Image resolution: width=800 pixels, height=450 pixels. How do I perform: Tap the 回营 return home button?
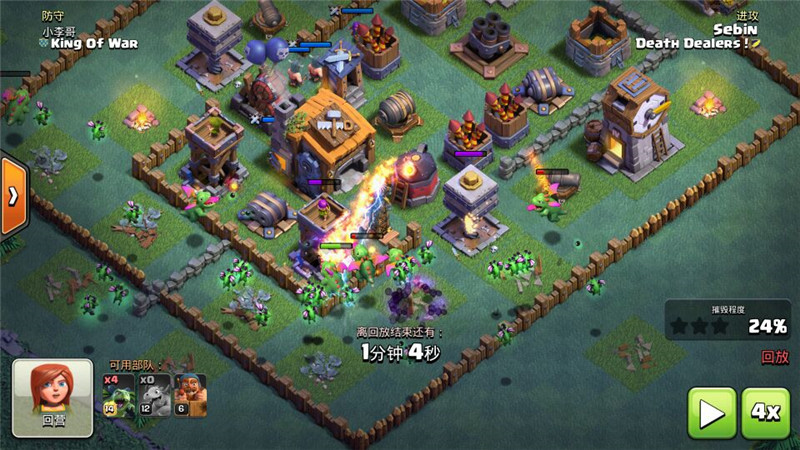point(53,397)
